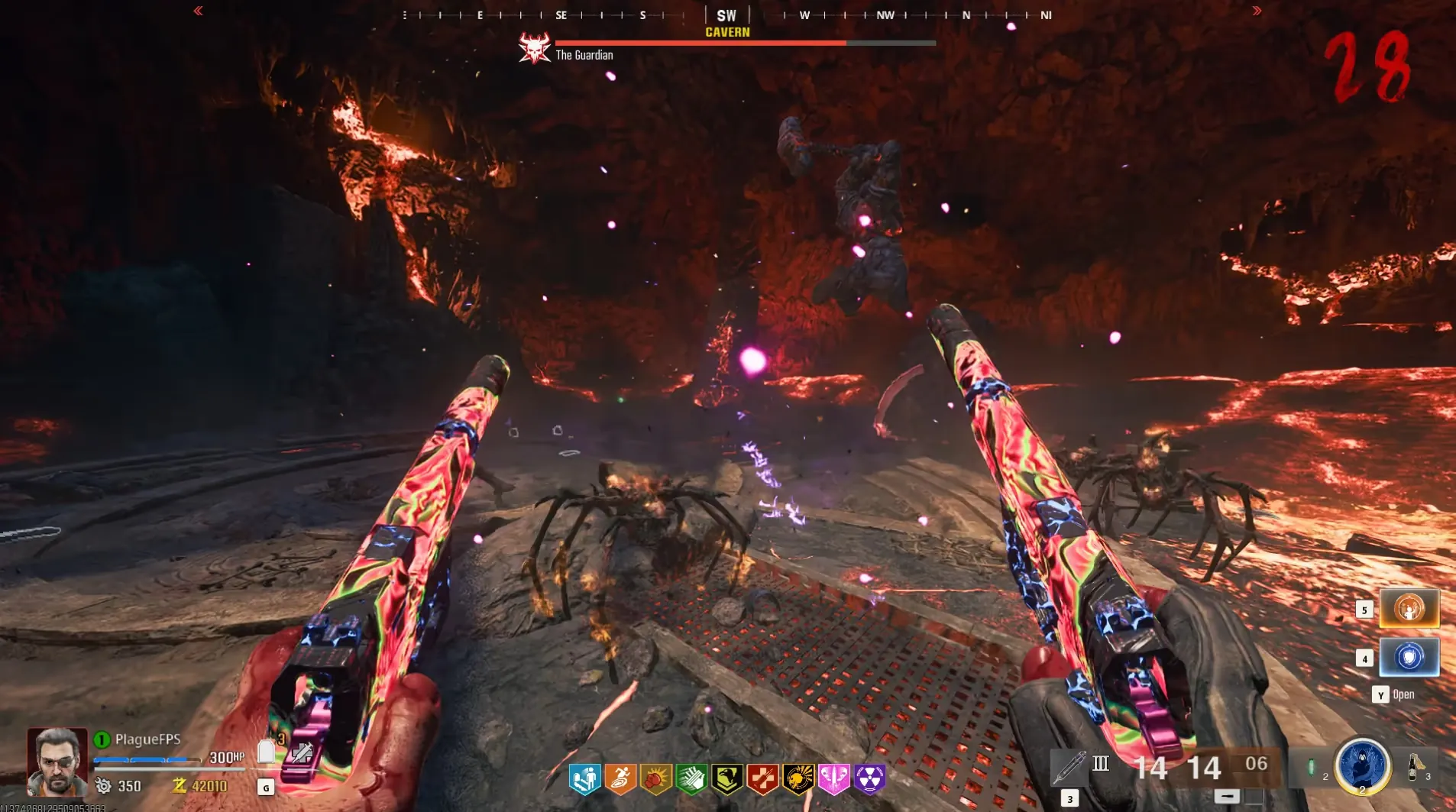Select the Molotov bottle lethal slot
Screen dimensions: 1456x812
[x=1413, y=765]
